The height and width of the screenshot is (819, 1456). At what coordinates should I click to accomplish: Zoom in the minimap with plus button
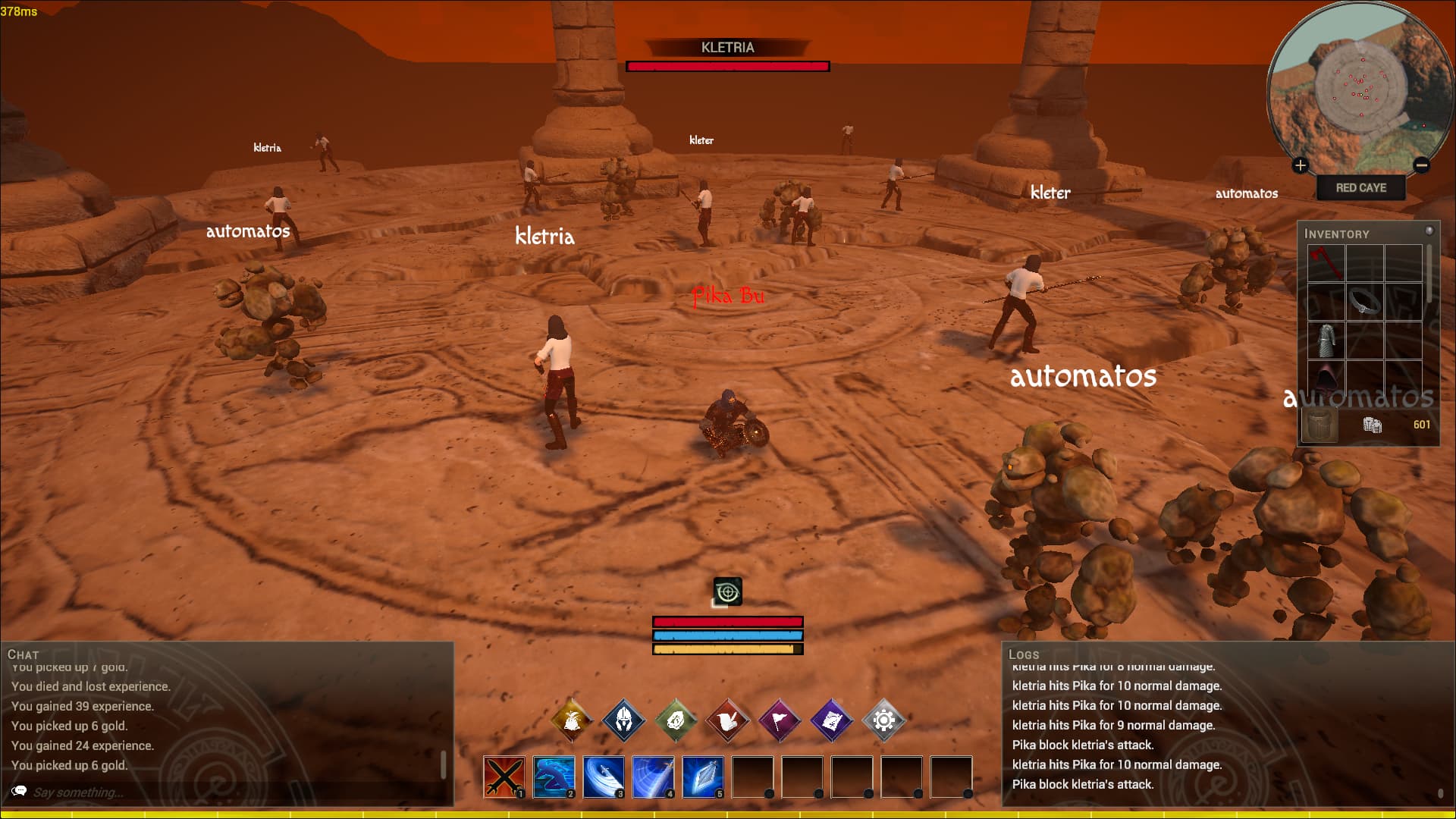[1301, 165]
